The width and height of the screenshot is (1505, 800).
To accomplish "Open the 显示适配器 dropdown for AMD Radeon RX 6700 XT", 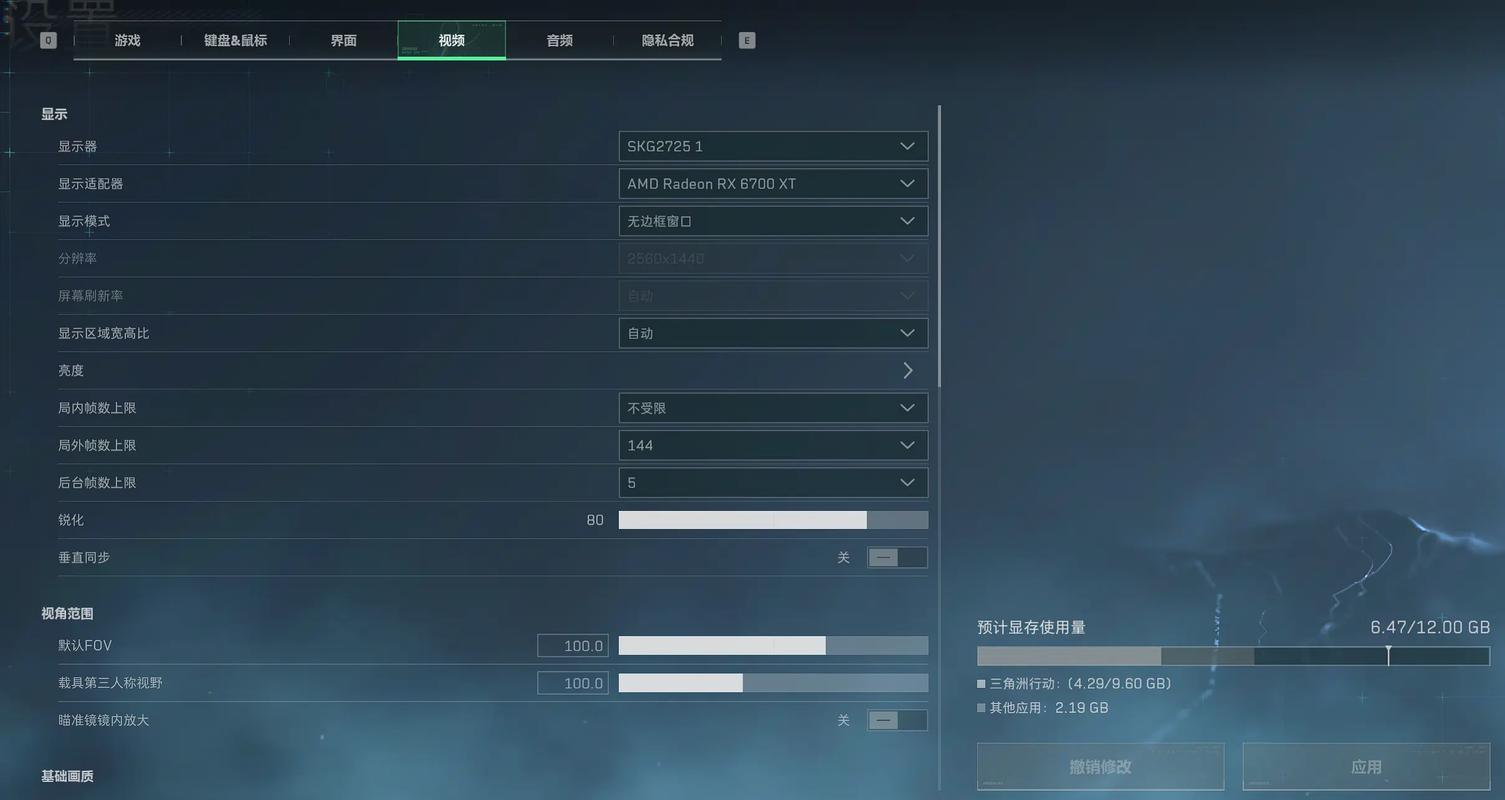I will (x=772, y=183).
